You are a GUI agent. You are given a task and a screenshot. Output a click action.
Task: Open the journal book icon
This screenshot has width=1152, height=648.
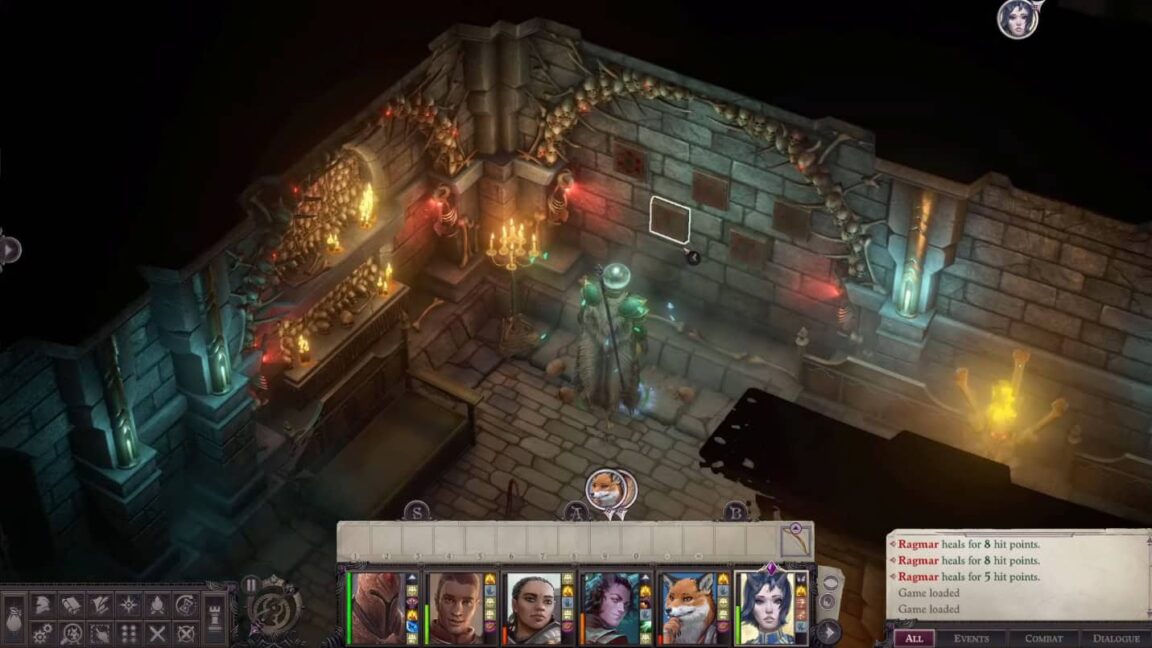click(71, 604)
